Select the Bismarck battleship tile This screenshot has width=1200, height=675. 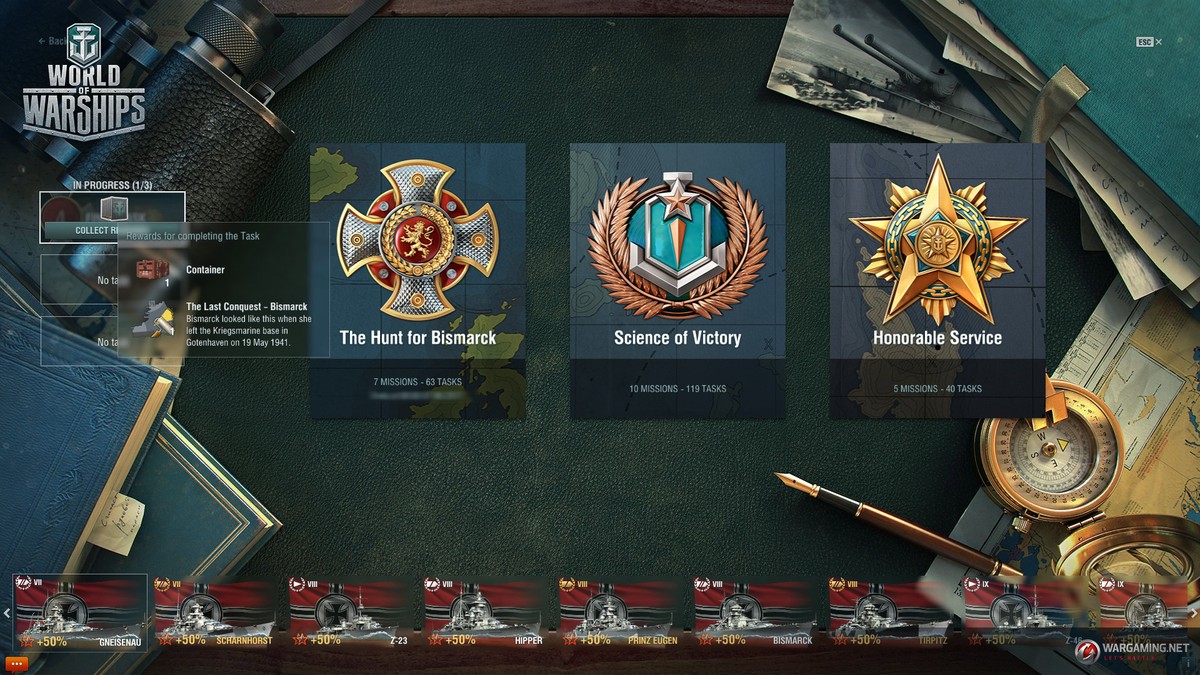coord(755,612)
